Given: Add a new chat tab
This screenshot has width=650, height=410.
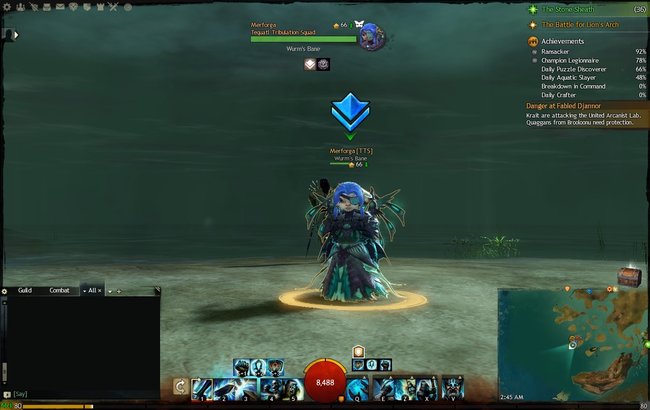Looking at the screenshot, I should click(x=118, y=290).
